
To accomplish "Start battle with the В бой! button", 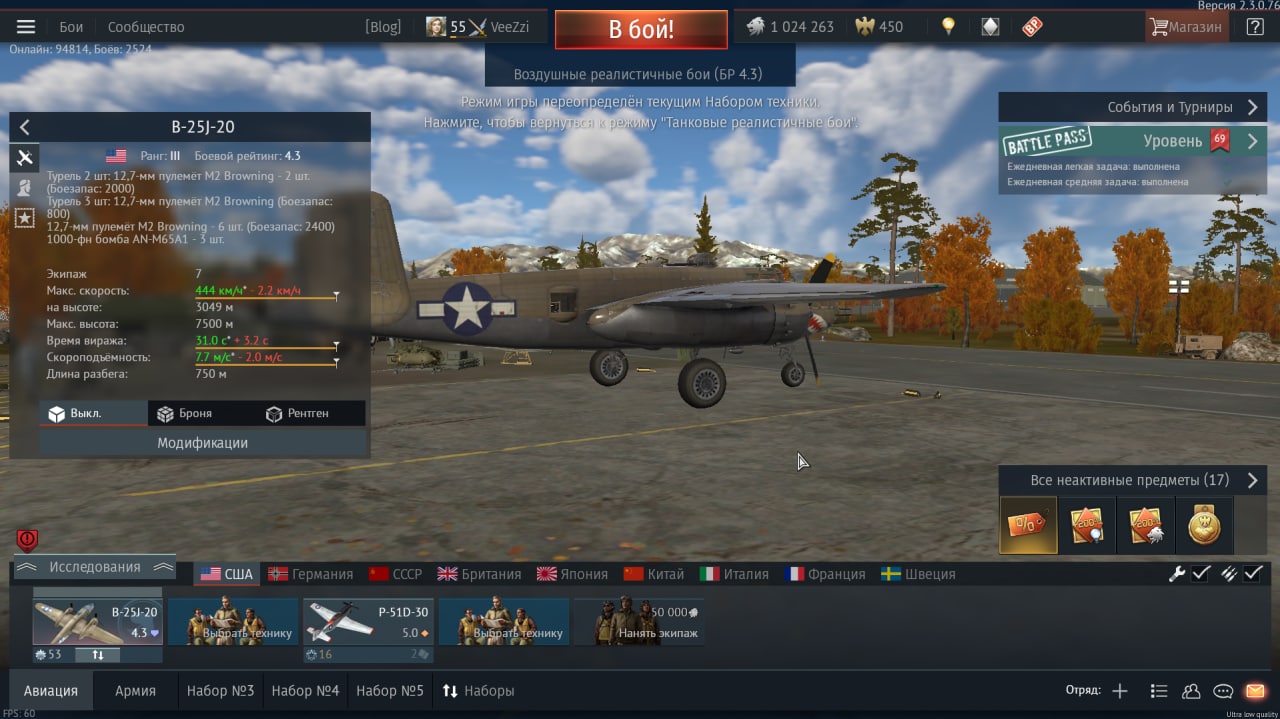I will coord(641,29).
